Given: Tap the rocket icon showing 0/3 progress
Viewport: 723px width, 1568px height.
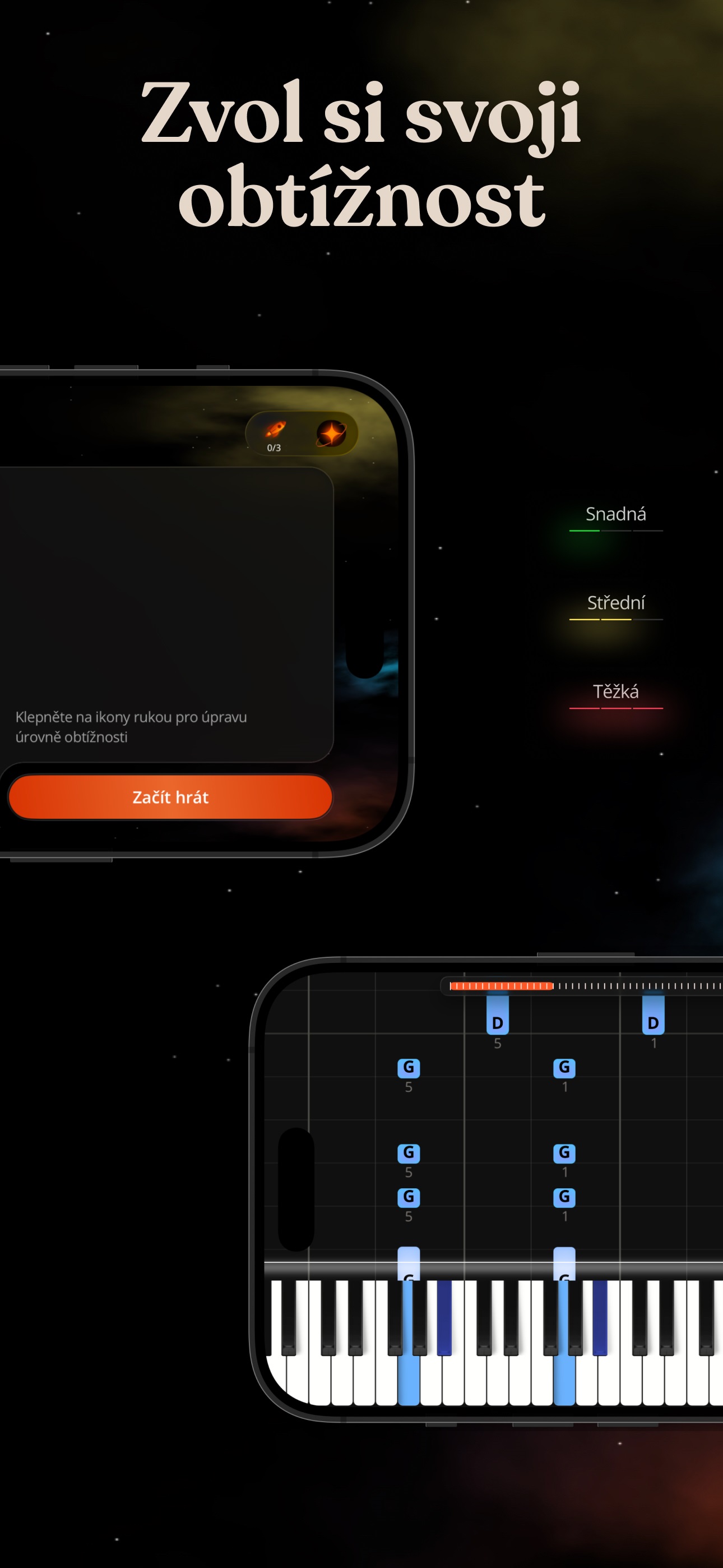Looking at the screenshot, I should tap(274, 432).
